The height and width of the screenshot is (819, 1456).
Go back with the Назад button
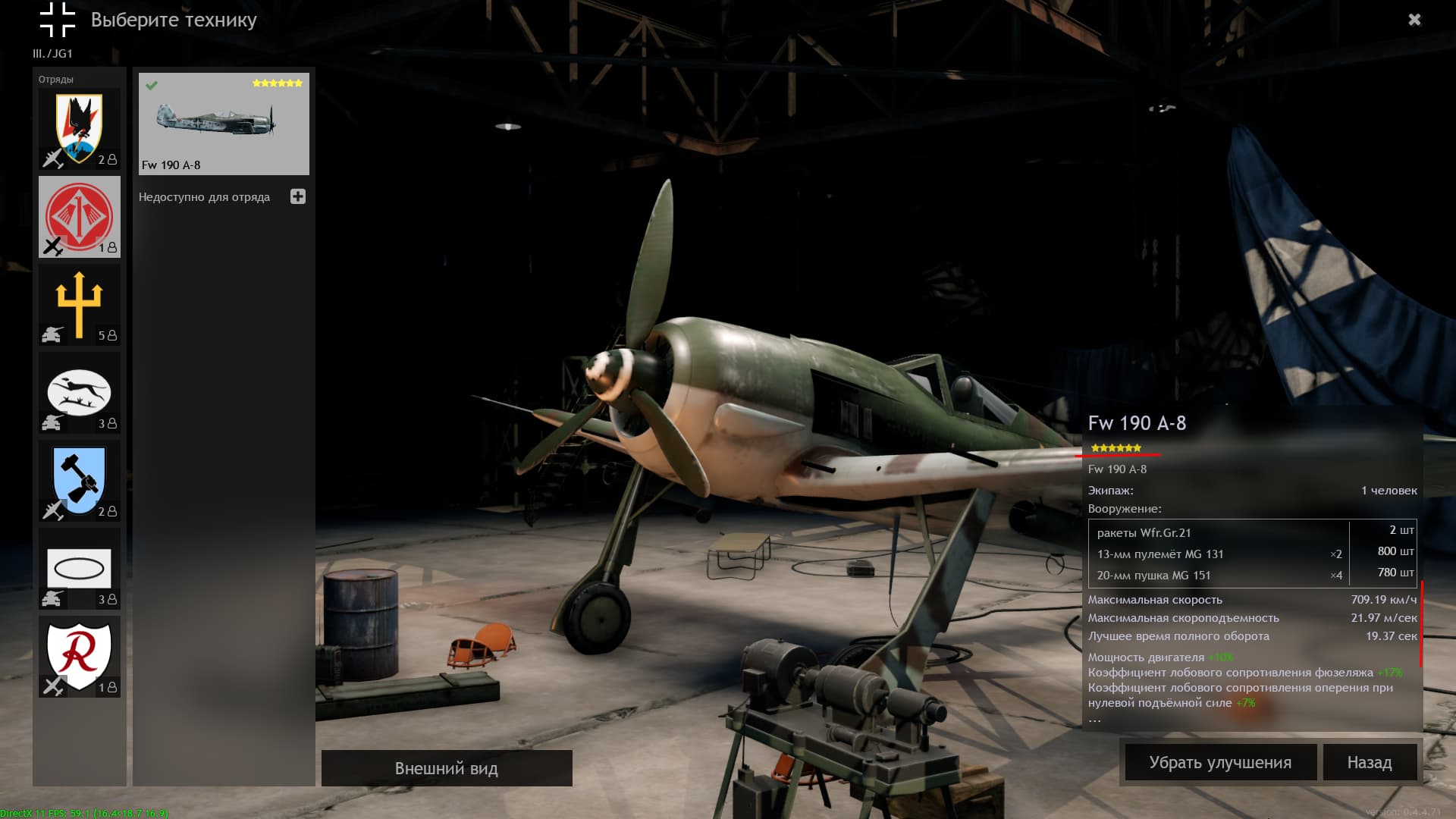point(1370,762)
